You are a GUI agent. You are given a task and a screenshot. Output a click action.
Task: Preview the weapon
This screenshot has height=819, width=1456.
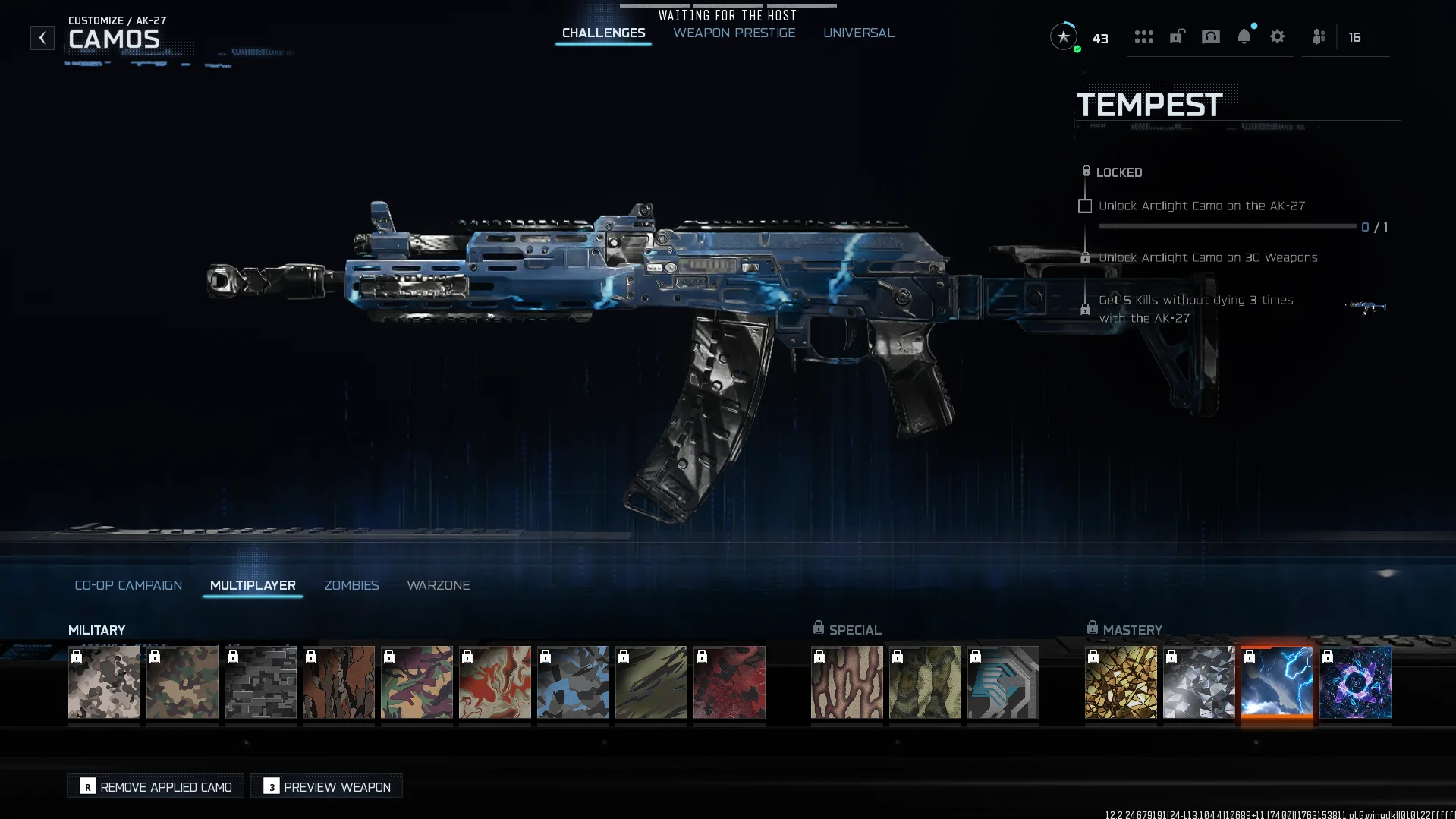(327, 786)
